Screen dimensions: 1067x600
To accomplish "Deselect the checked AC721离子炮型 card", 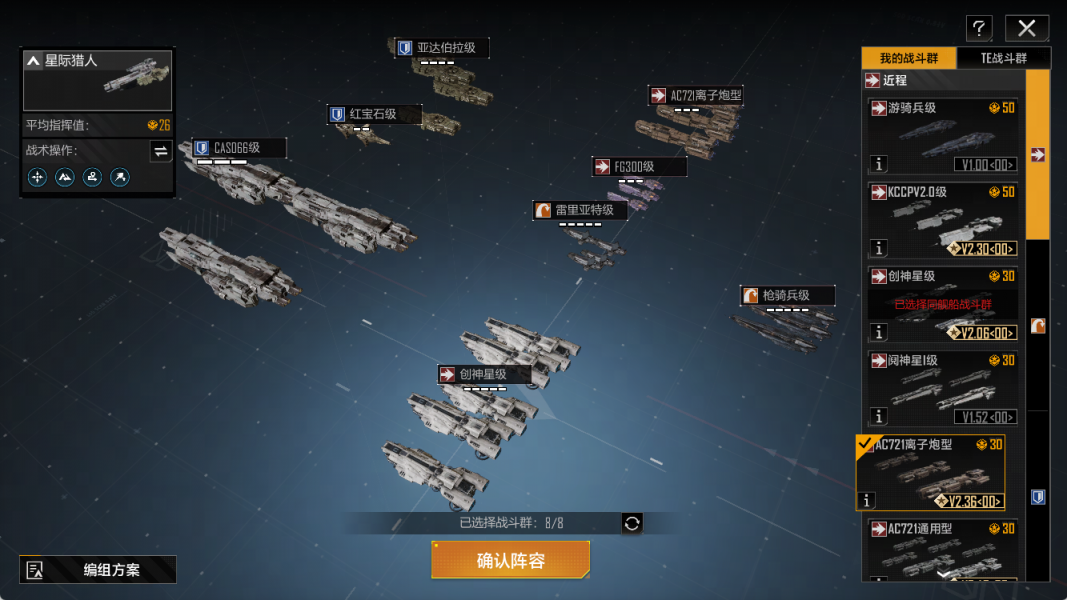I will click(x=930, y=471).
